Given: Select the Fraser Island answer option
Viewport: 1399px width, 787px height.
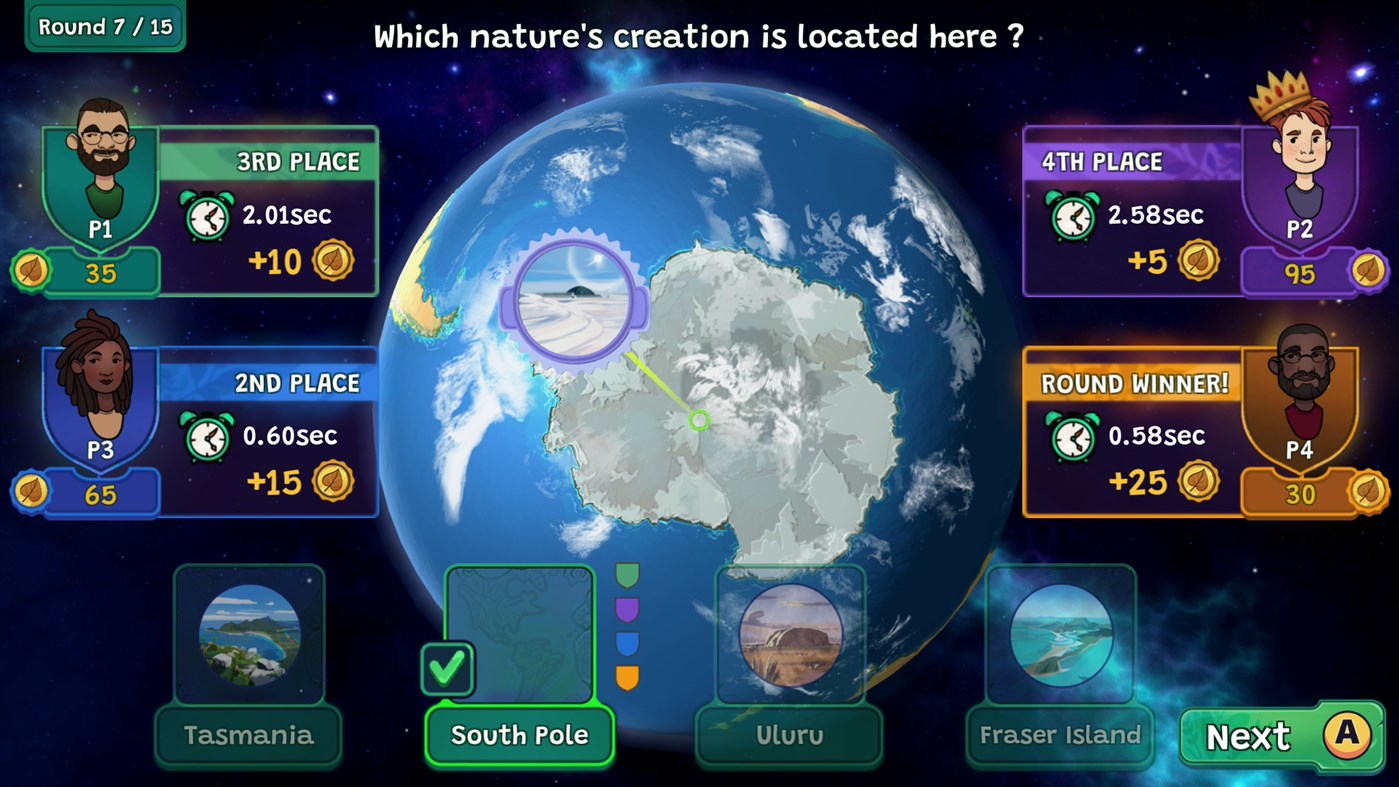Looking at the screenshot, I should (1059, 735).
